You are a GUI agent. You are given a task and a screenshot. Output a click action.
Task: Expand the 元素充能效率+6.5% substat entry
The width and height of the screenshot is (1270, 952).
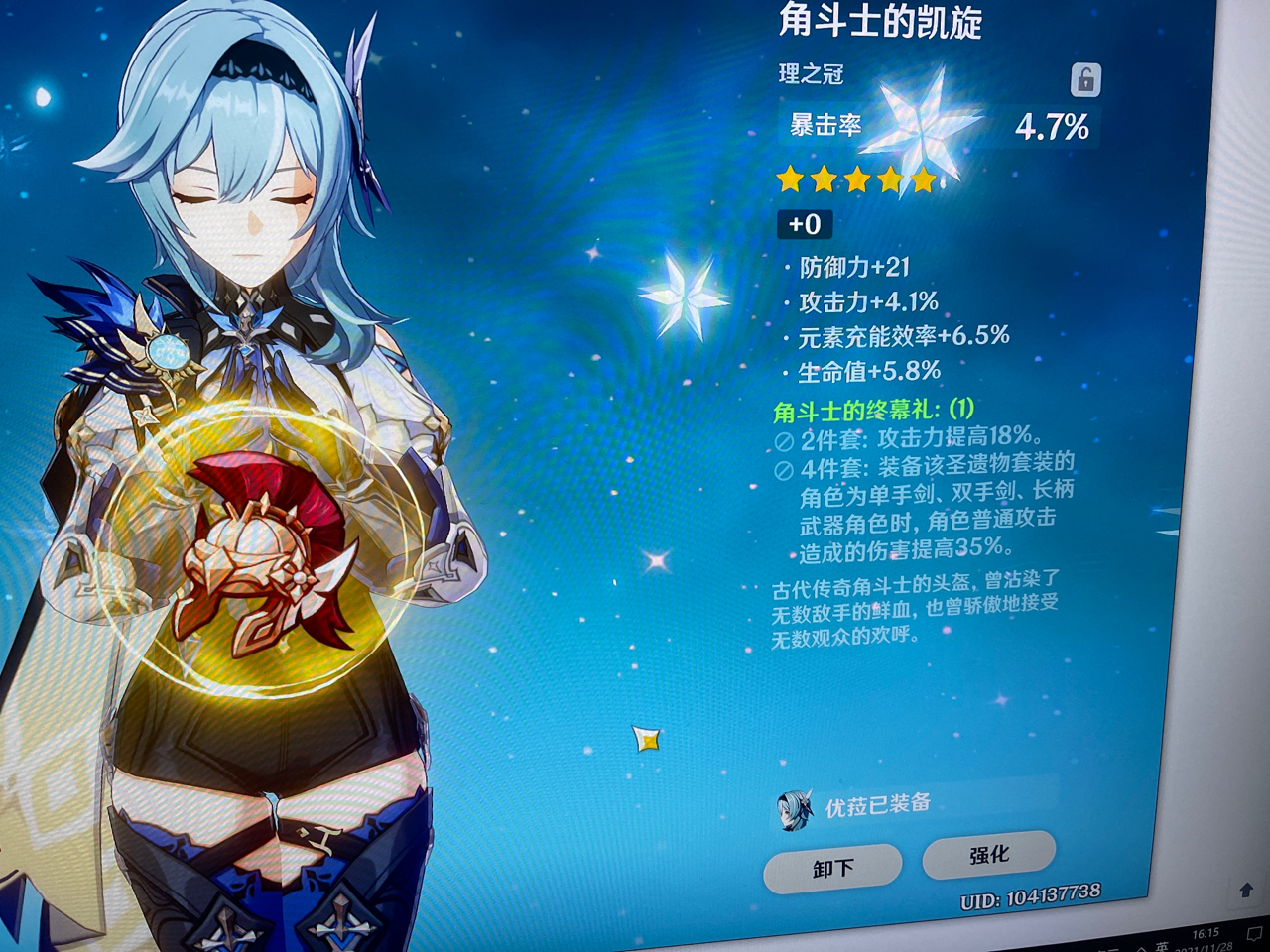pyautogui.click(x=898, y=336)
